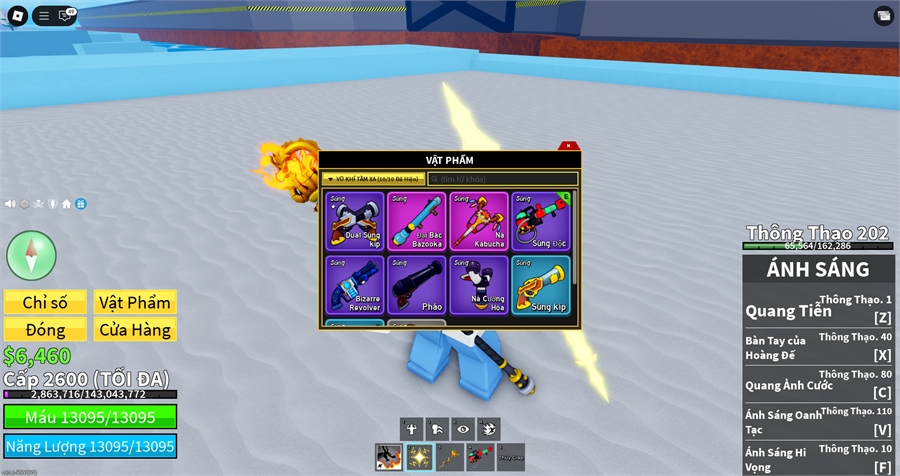Click the Đóng button
This screenshot has width=900, height=476.
click(44, 329)
